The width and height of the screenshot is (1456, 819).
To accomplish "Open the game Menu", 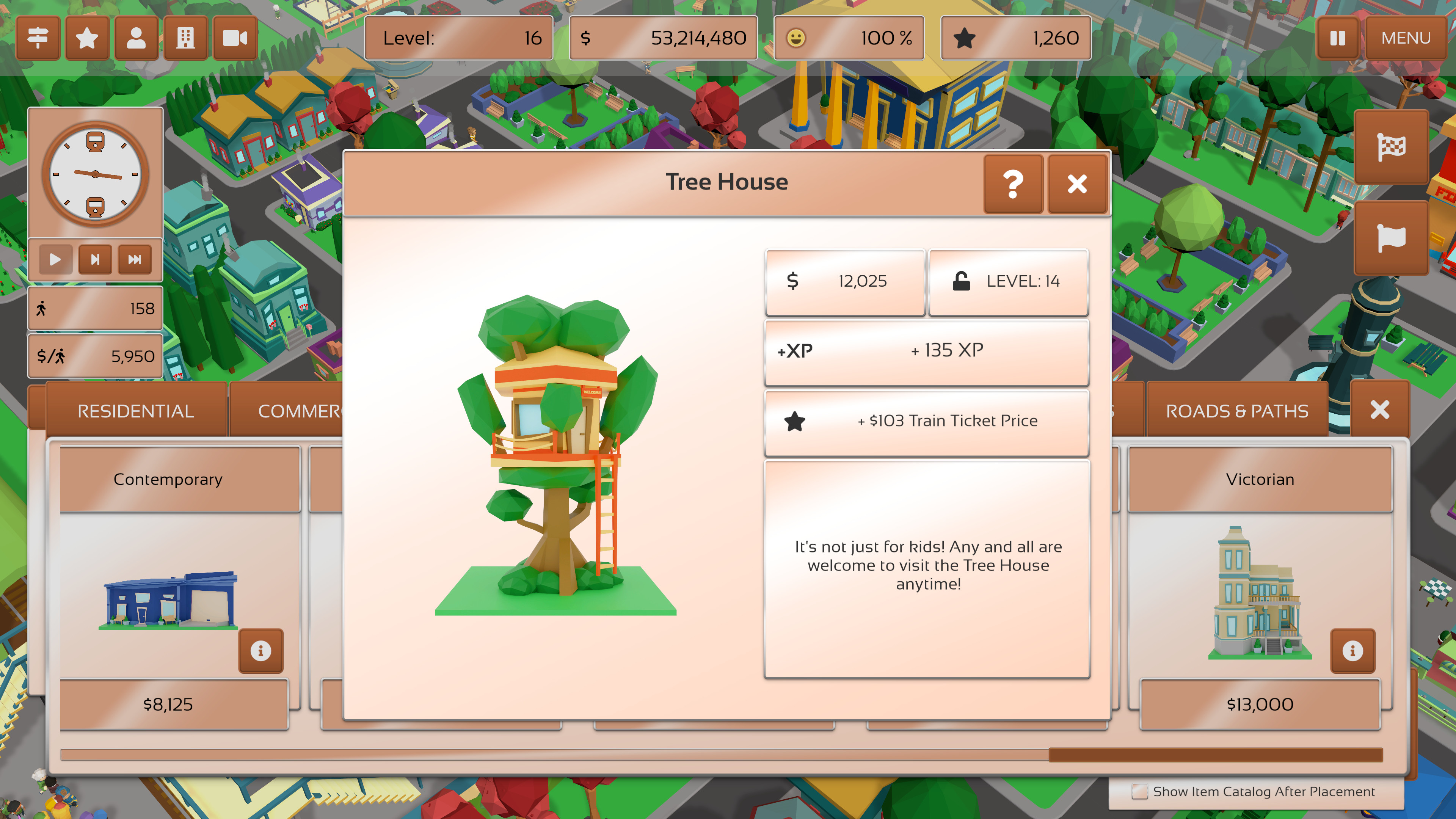I will [x=1405, y=38].
